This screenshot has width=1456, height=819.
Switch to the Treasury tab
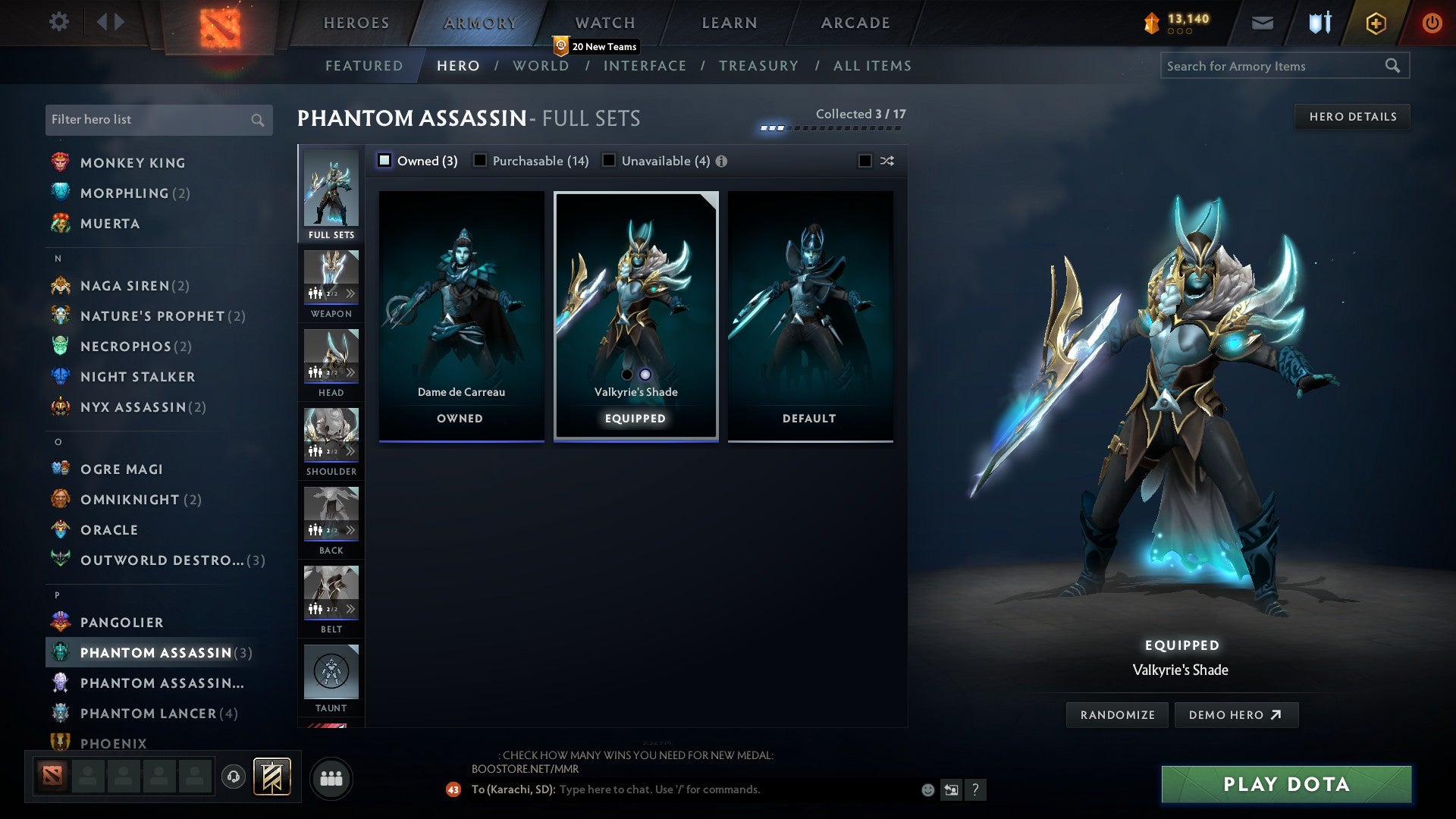tap(758, 65)
